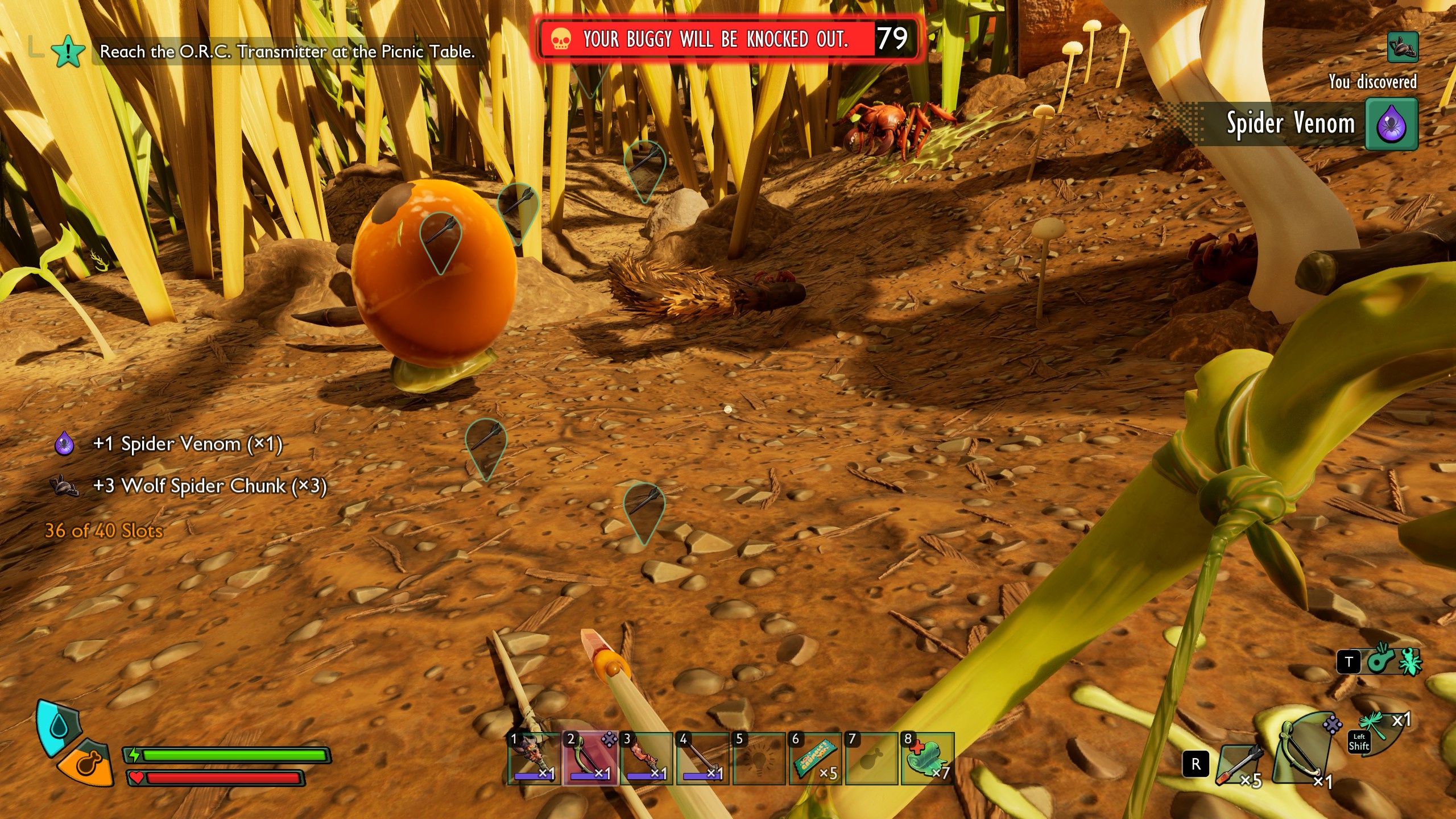The image size is (1456, 819).
Task: Open the O.R.C. Transmitter quest objective
Action: click(287, 52)
